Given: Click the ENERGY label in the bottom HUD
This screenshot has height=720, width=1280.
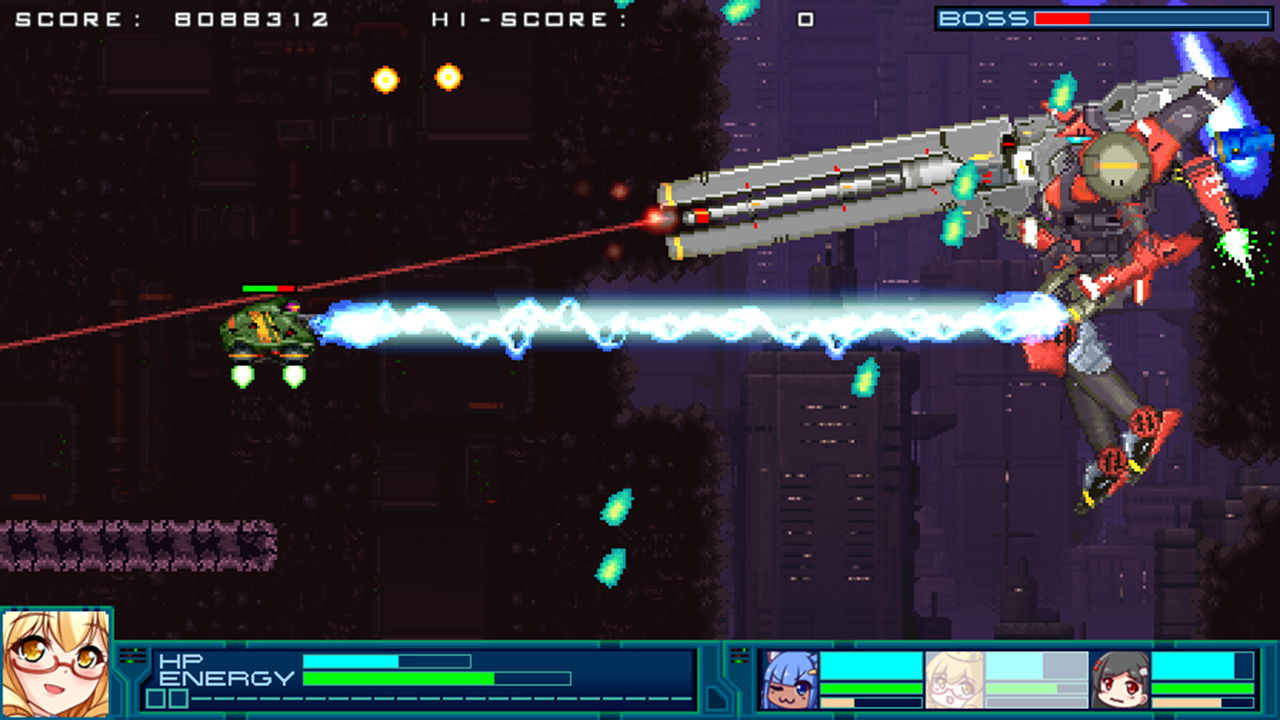Looking at the screenshot, I should pos(228,678).
